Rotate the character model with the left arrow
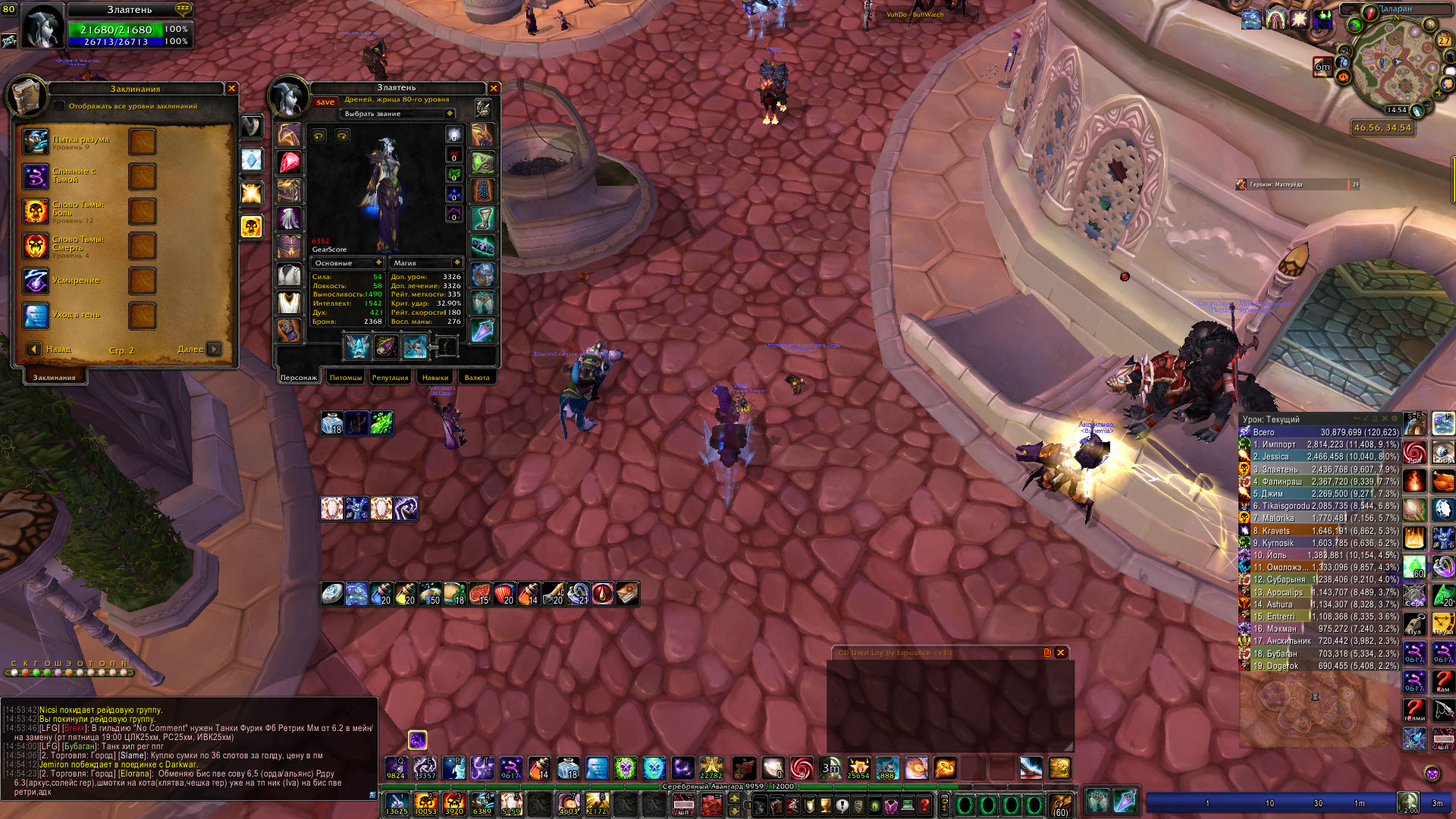1456x819 pixels. [319, 135]
